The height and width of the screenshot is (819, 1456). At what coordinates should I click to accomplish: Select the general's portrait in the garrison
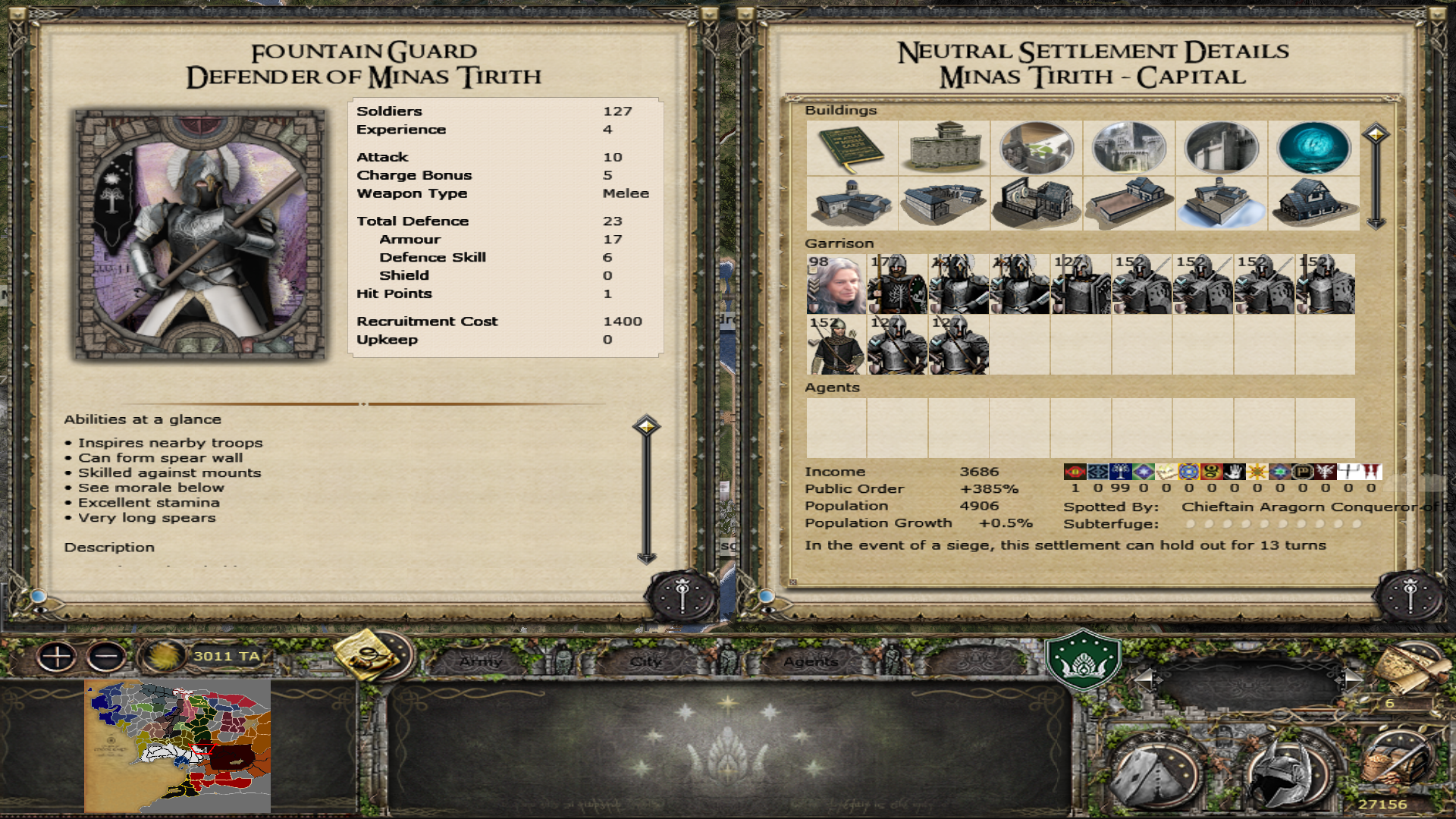click(836, 284)
